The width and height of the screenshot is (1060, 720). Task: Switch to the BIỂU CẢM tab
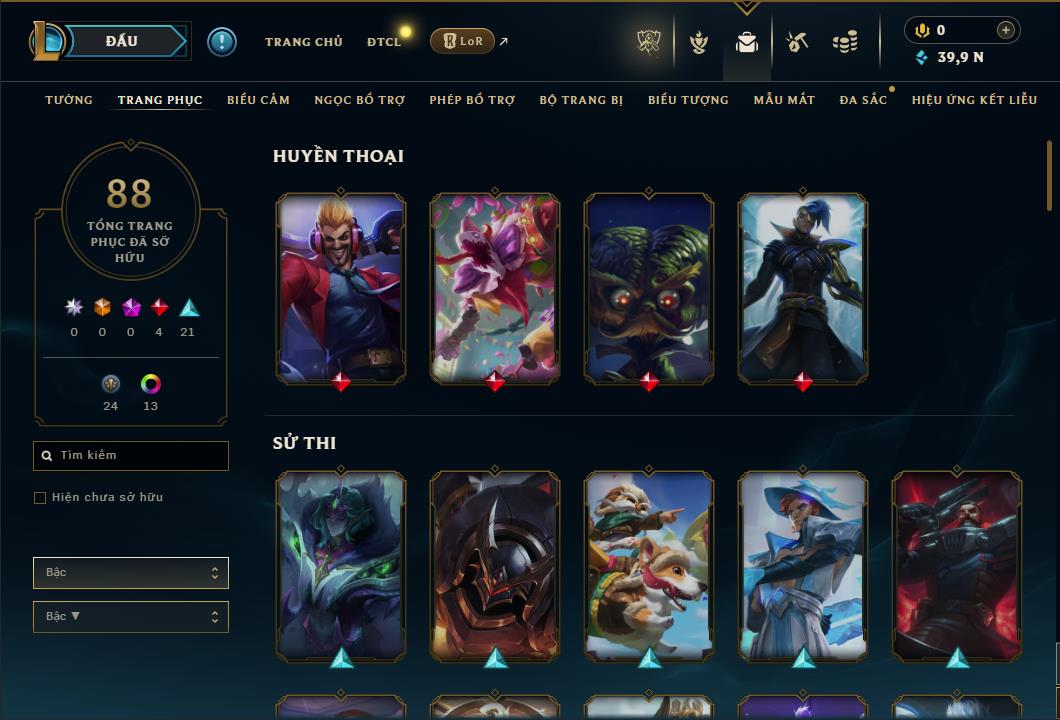(x=258, y=100)
